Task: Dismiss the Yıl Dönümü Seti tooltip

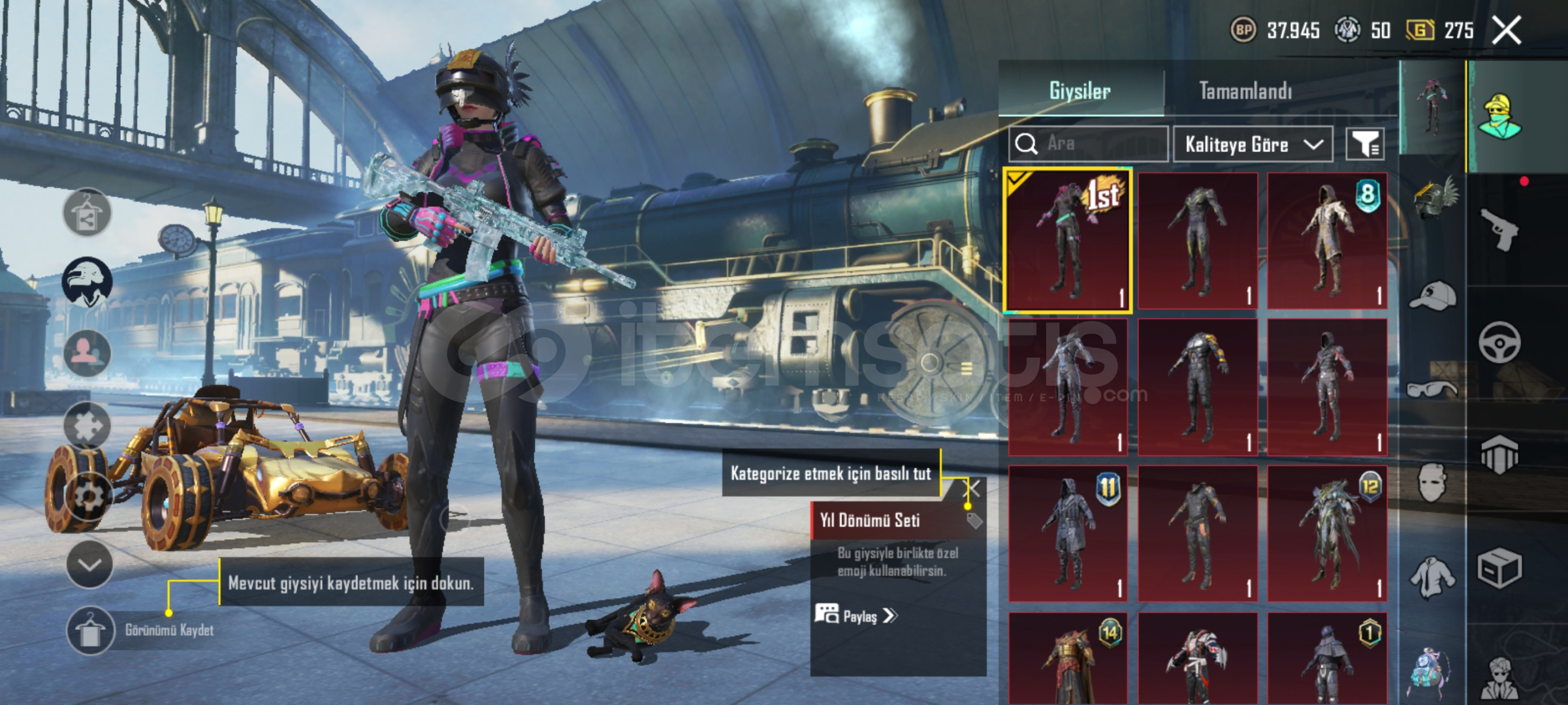Action: click(973, 489)
